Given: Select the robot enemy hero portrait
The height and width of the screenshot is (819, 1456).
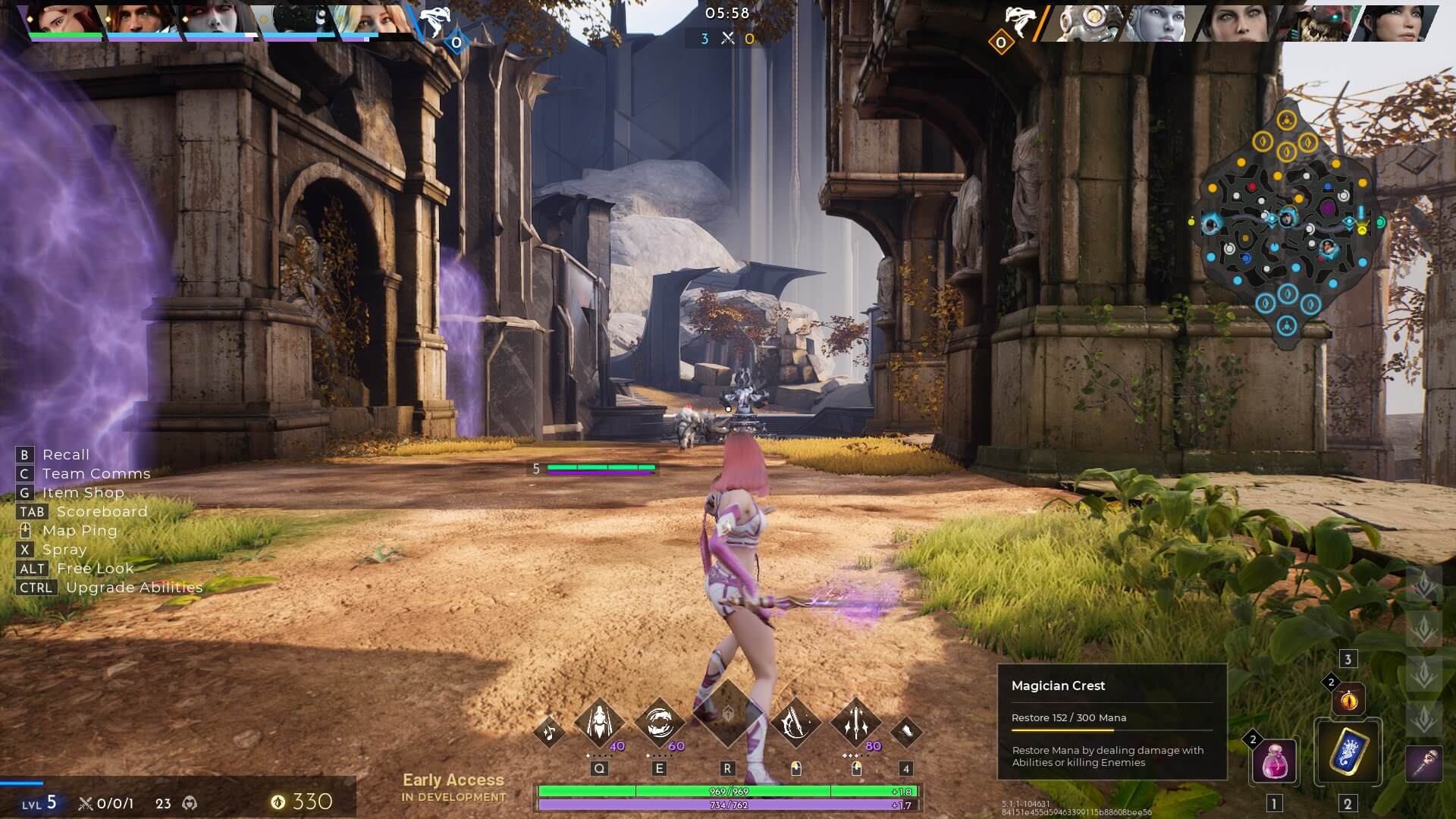Looking at the screenshot, I should point(1084,21).
